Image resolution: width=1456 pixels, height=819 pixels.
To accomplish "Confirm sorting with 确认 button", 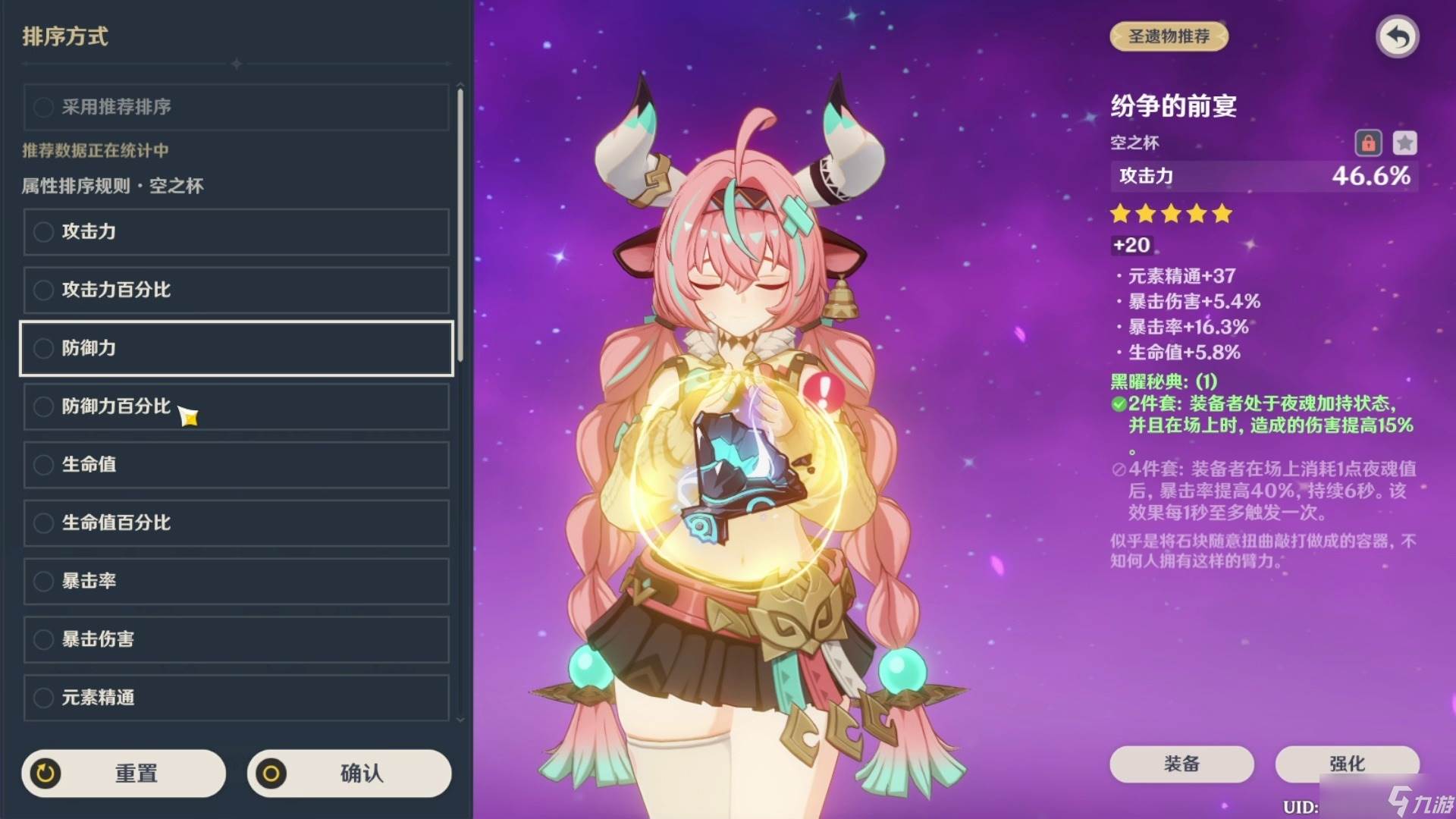I will pyautogui.click(x=349, y=773).
